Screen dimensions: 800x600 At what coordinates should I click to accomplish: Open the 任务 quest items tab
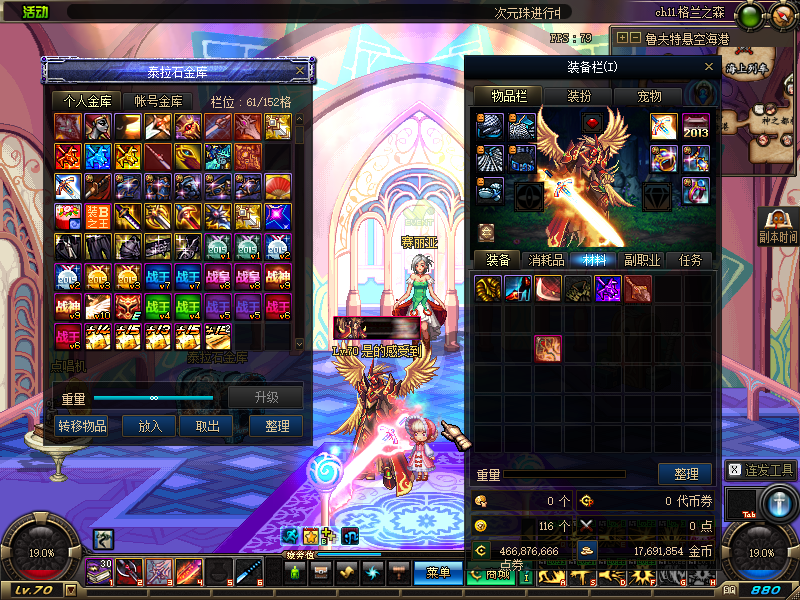(690, 260)
